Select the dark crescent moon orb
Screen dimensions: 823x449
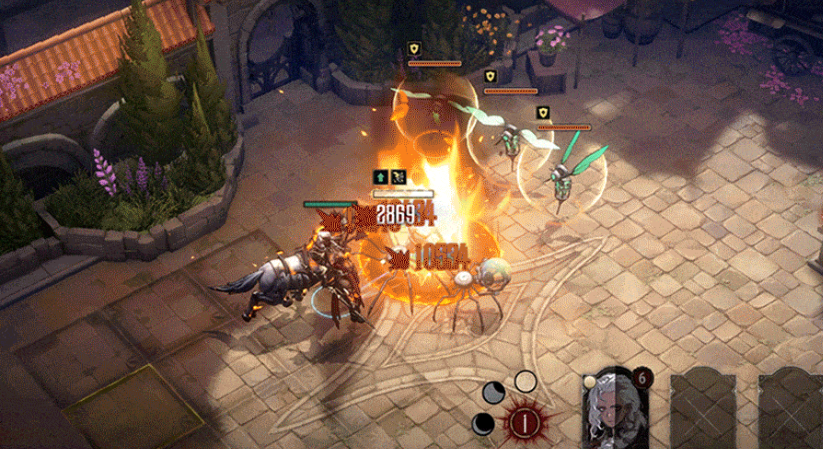(483, 423)
